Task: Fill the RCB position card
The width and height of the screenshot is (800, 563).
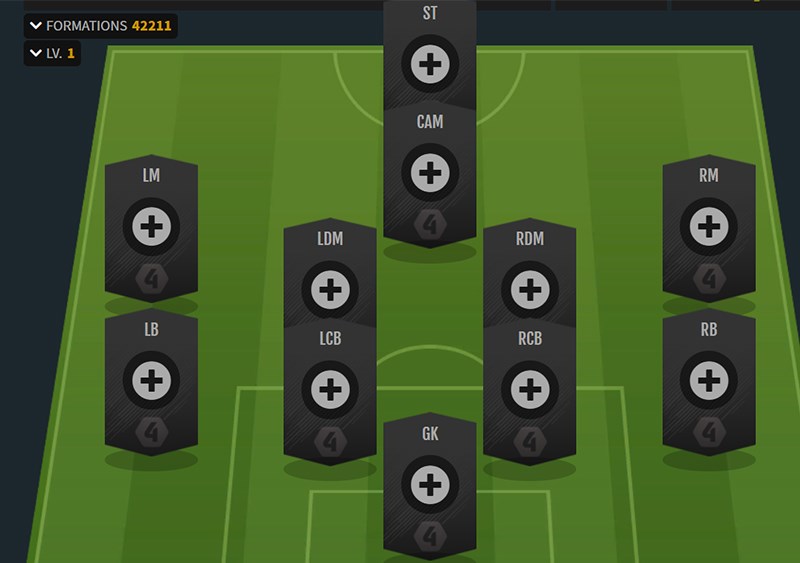Action: click(528, 390)
